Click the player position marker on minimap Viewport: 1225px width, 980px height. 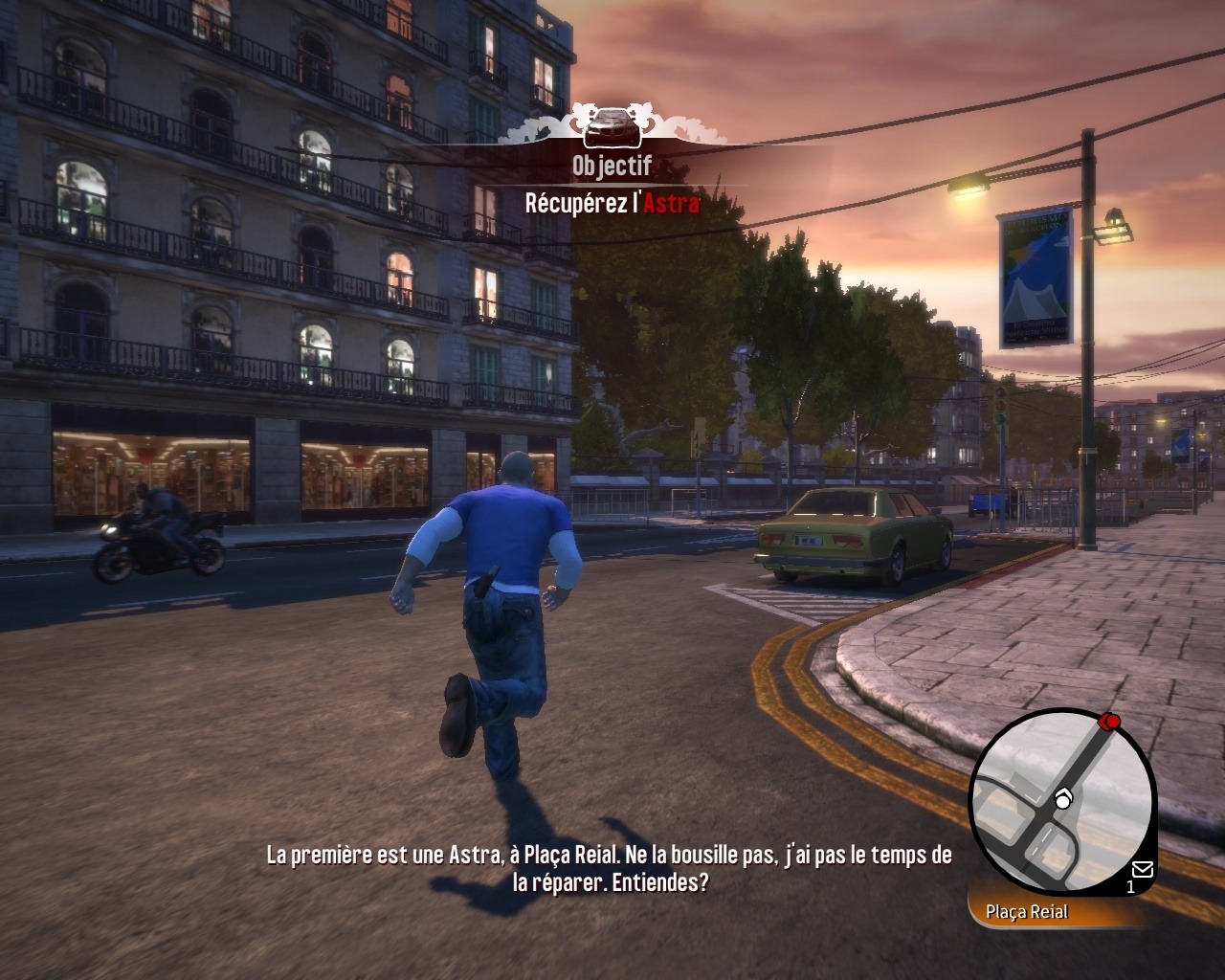[x=1063, y=799]
